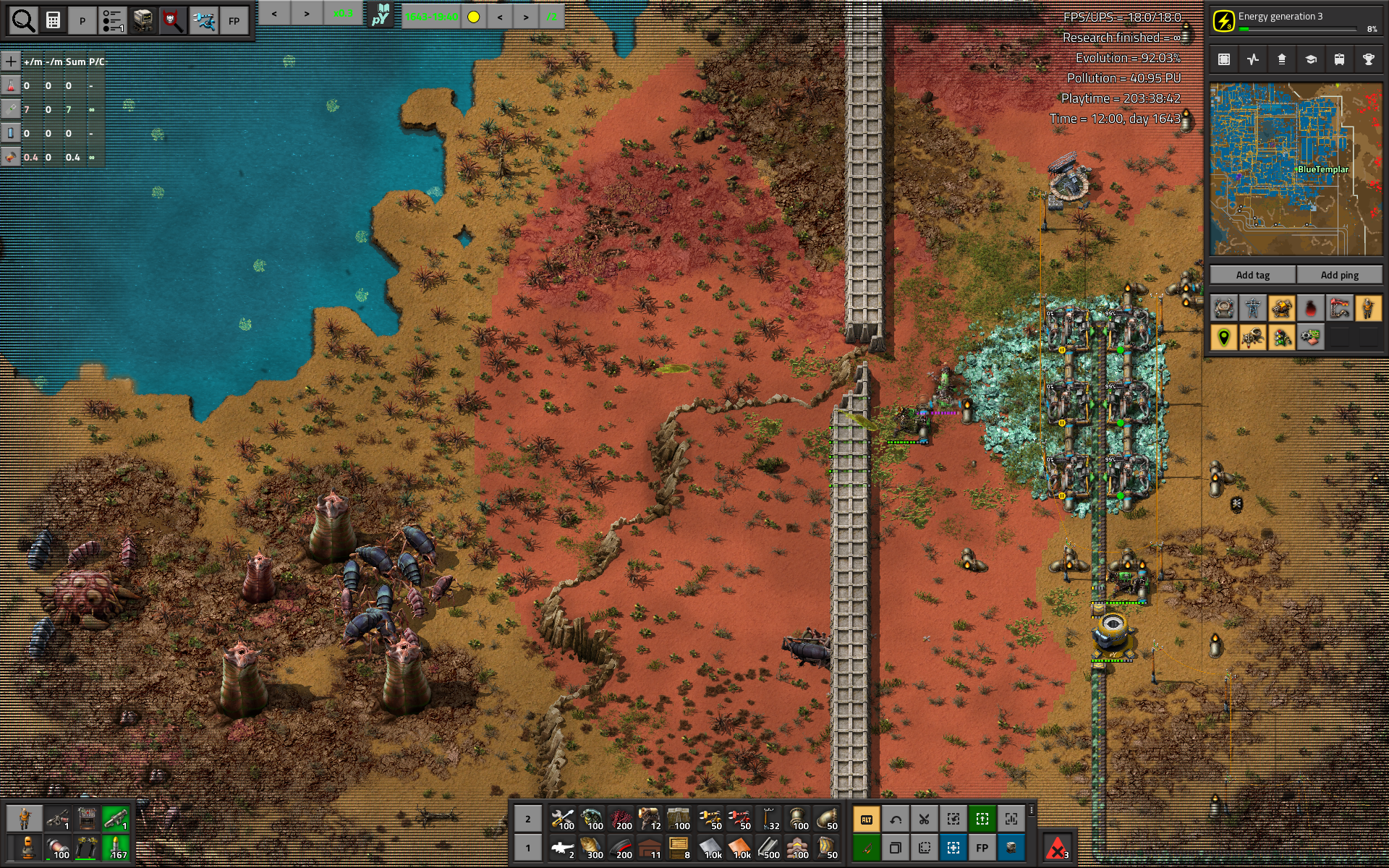Select the repair pack hotbar slot
The image size is (1389, 868).
pyautogui.click(x=562, y=820)
